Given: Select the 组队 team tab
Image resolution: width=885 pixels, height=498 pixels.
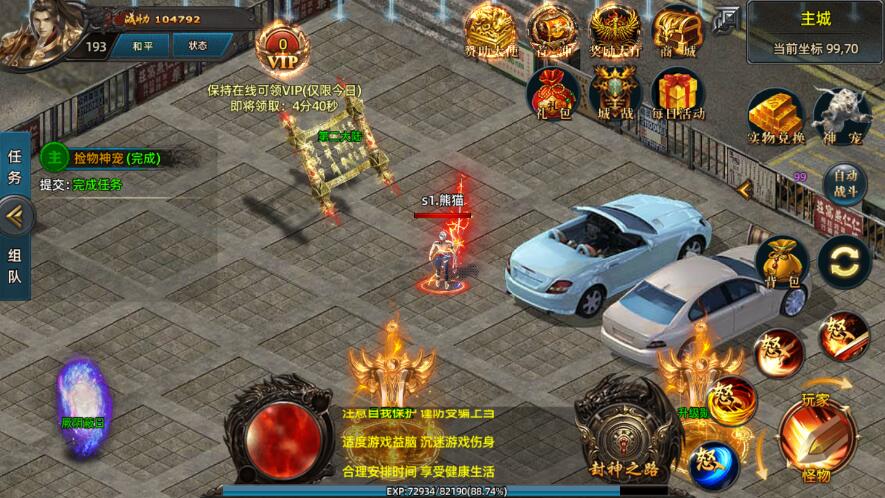Looking at the screenshot, I should (15, 265).
